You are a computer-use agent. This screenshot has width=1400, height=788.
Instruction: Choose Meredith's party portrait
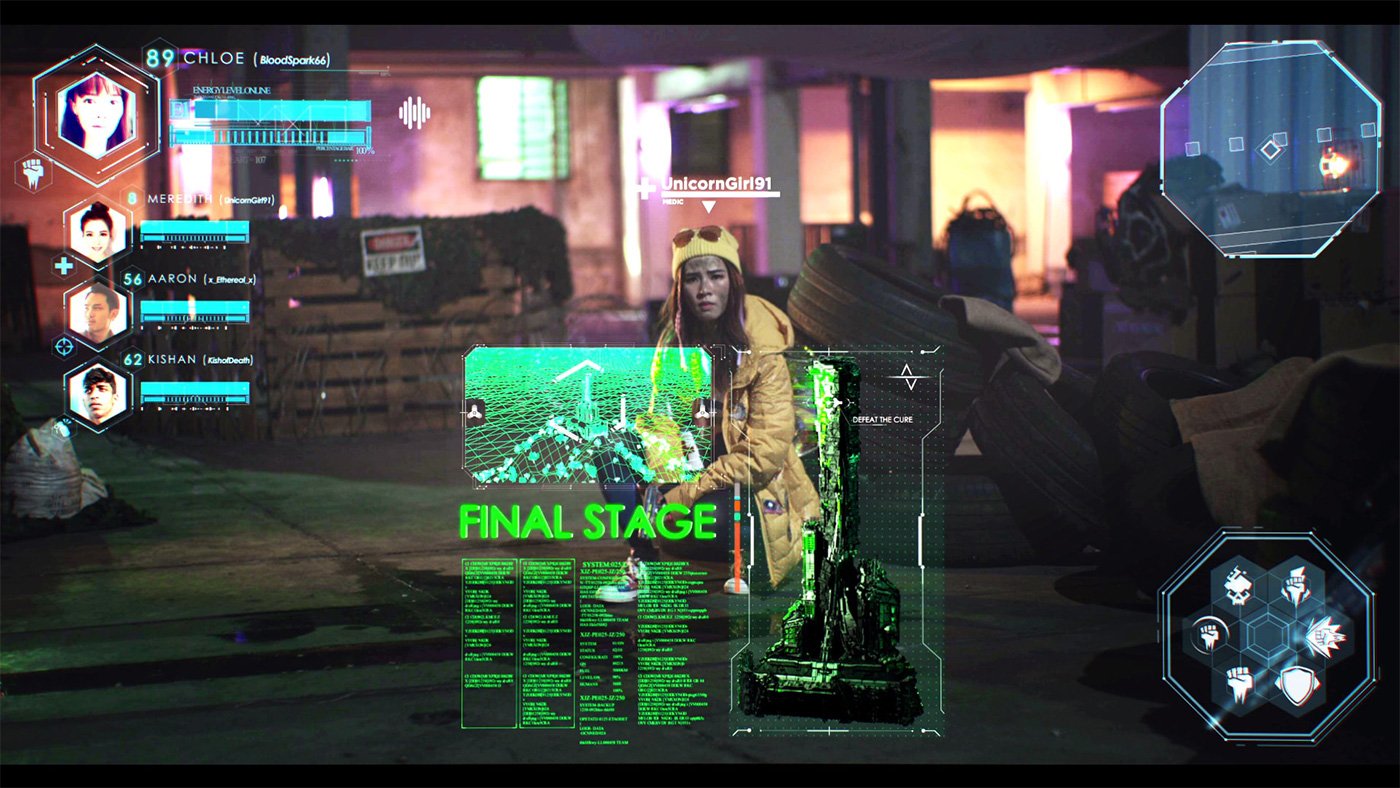(98, 233)
